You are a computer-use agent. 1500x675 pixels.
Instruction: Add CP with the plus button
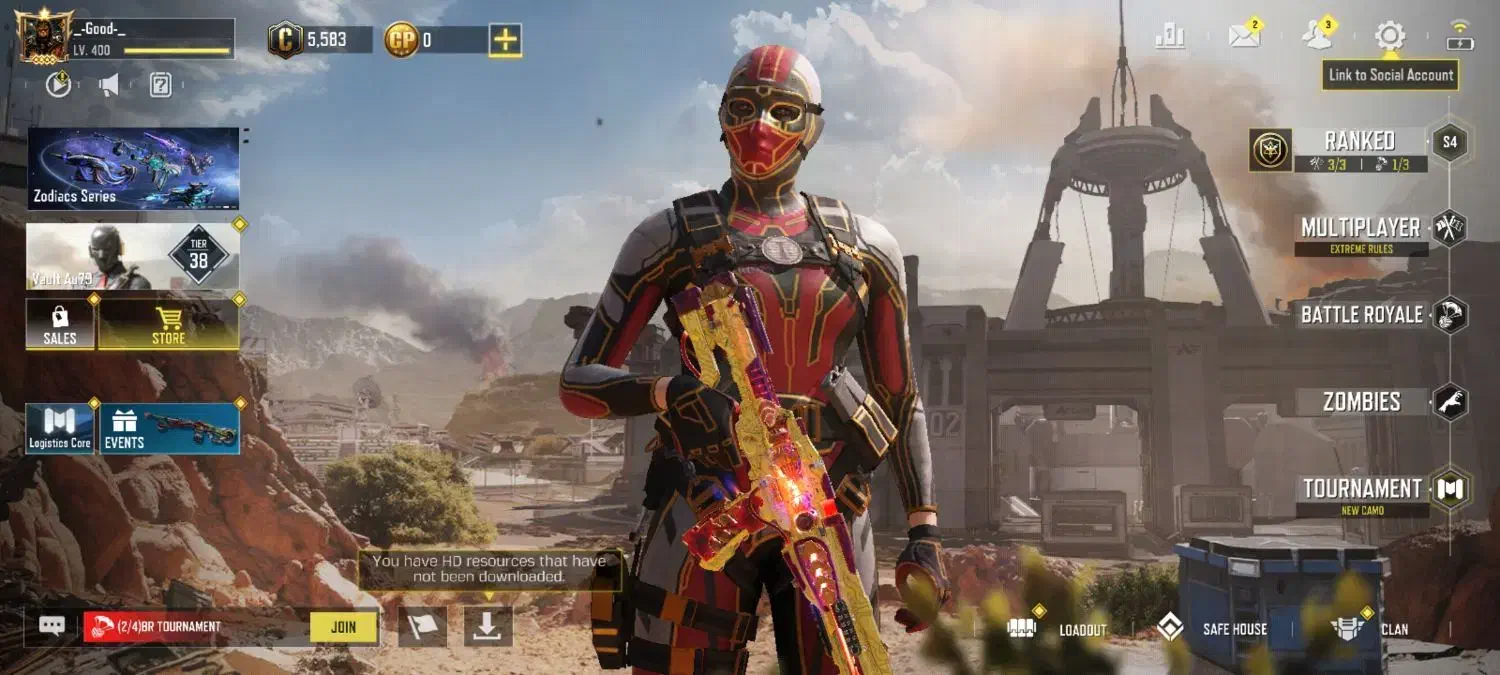tap(505, 40)
